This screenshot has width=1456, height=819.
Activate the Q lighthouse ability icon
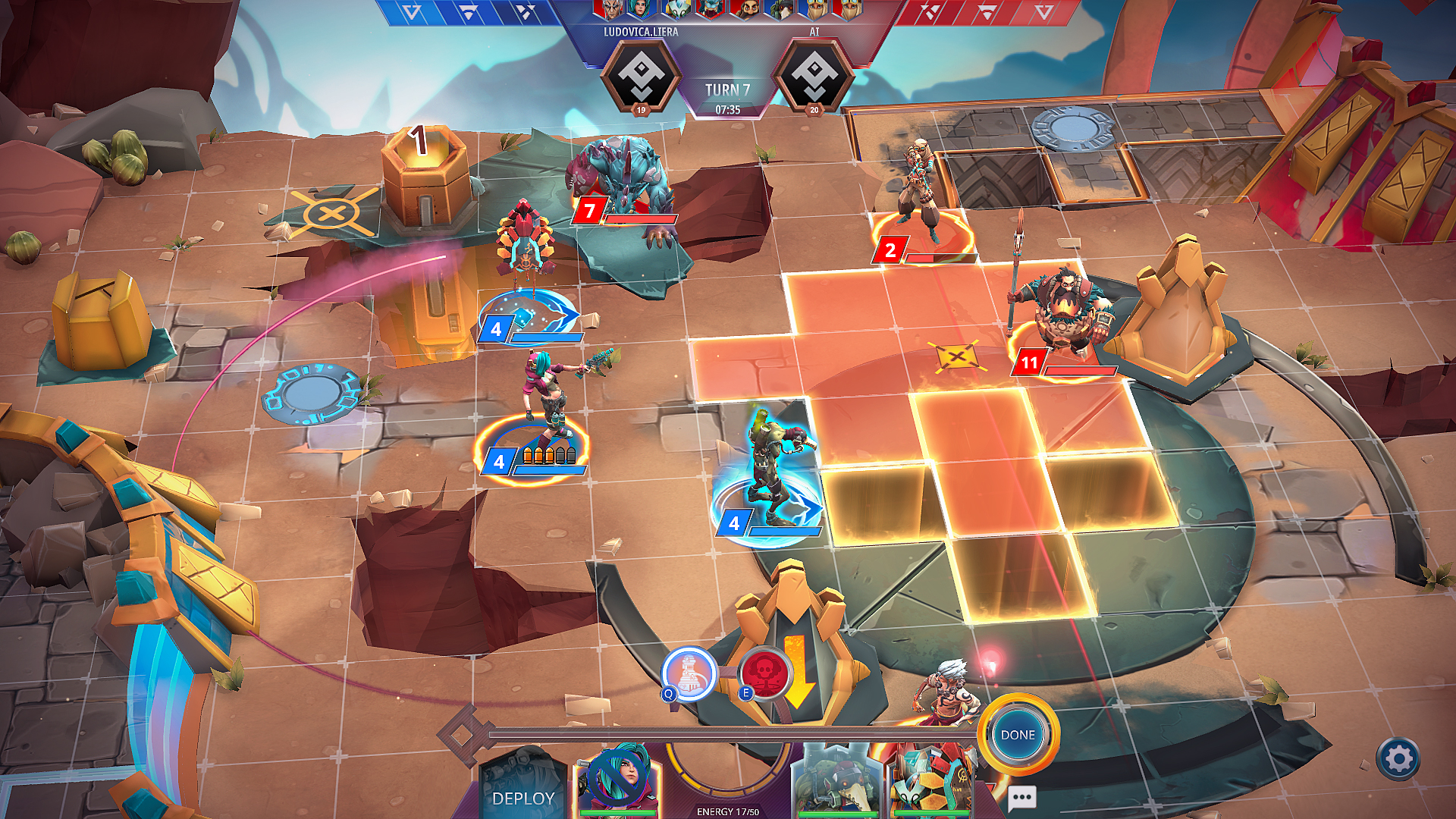(x=689, y=675)
